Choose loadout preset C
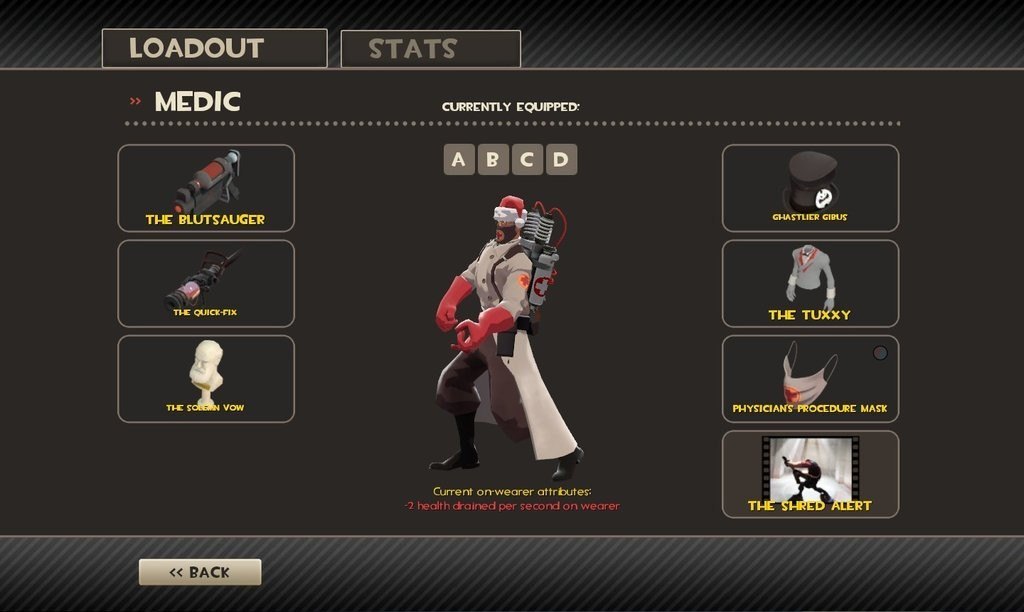 pyautogui.click(x=527, y=159)
